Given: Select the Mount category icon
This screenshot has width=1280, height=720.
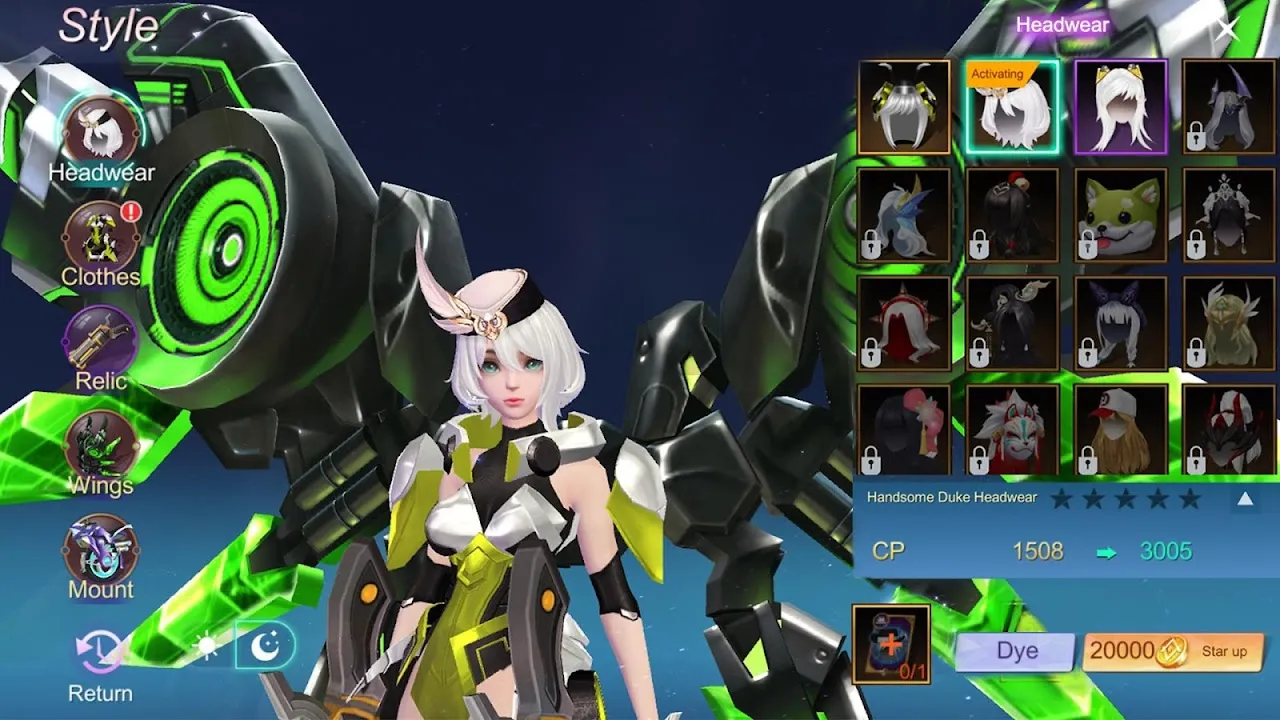Looking at the screenshot, I should point(99,551).
